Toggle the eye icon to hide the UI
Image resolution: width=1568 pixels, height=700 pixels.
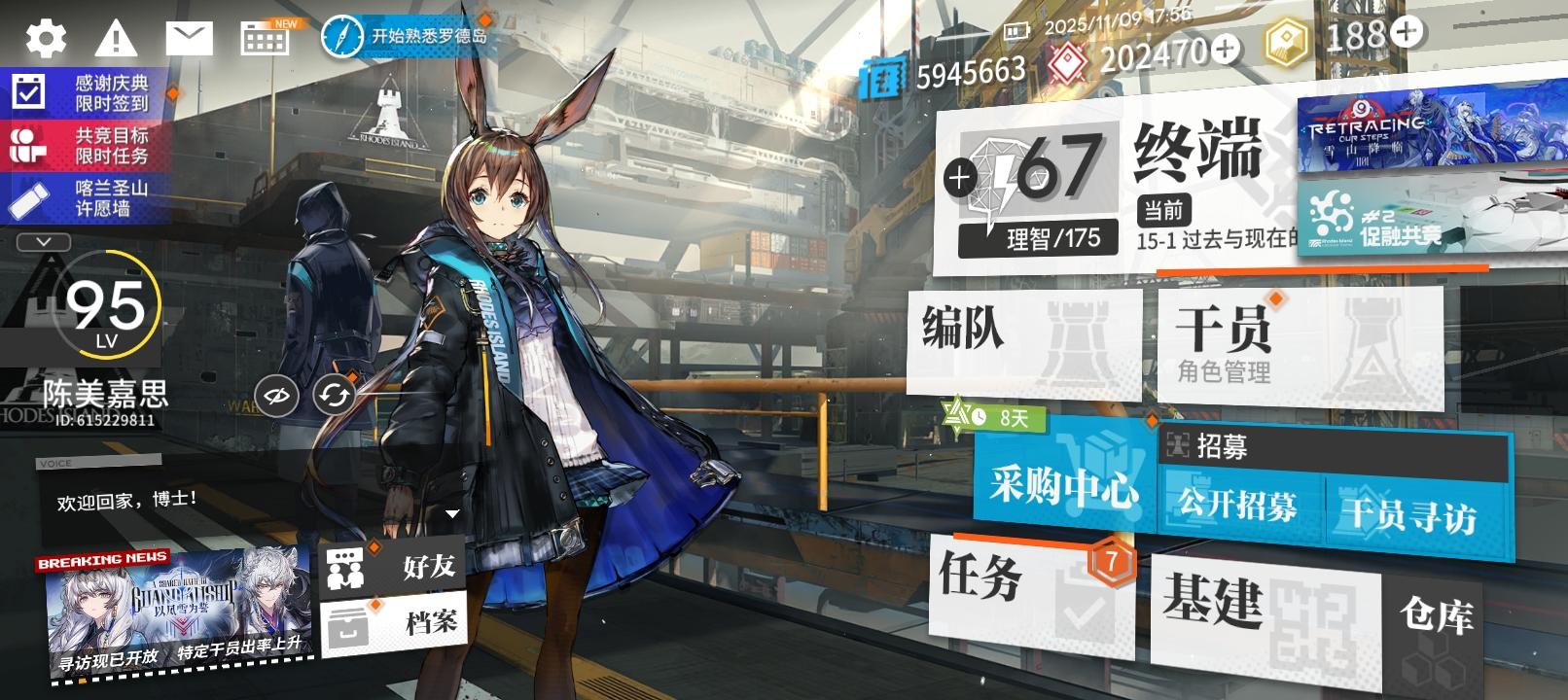coord(275,395)
